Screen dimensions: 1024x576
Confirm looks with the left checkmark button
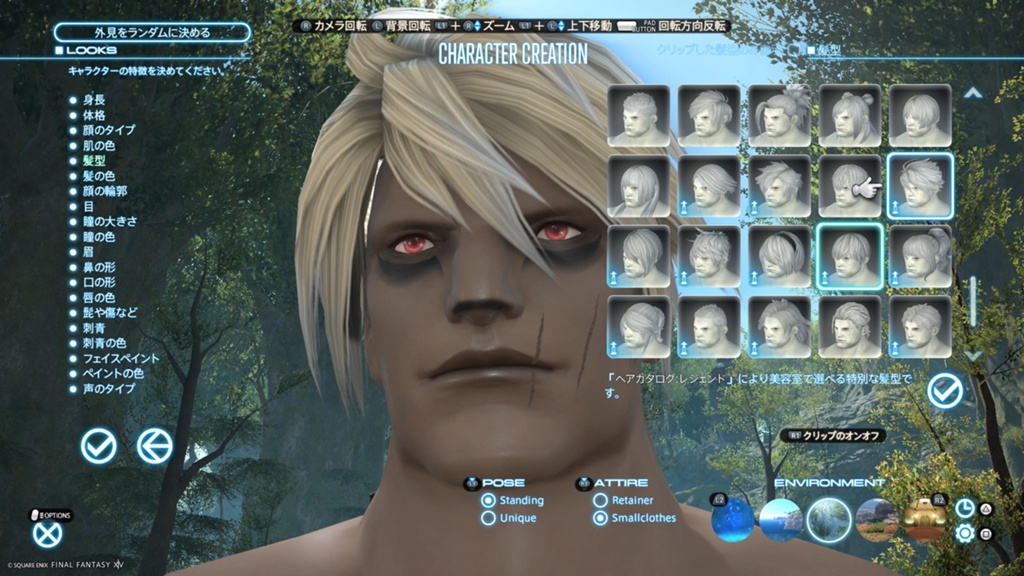[98, 446]
